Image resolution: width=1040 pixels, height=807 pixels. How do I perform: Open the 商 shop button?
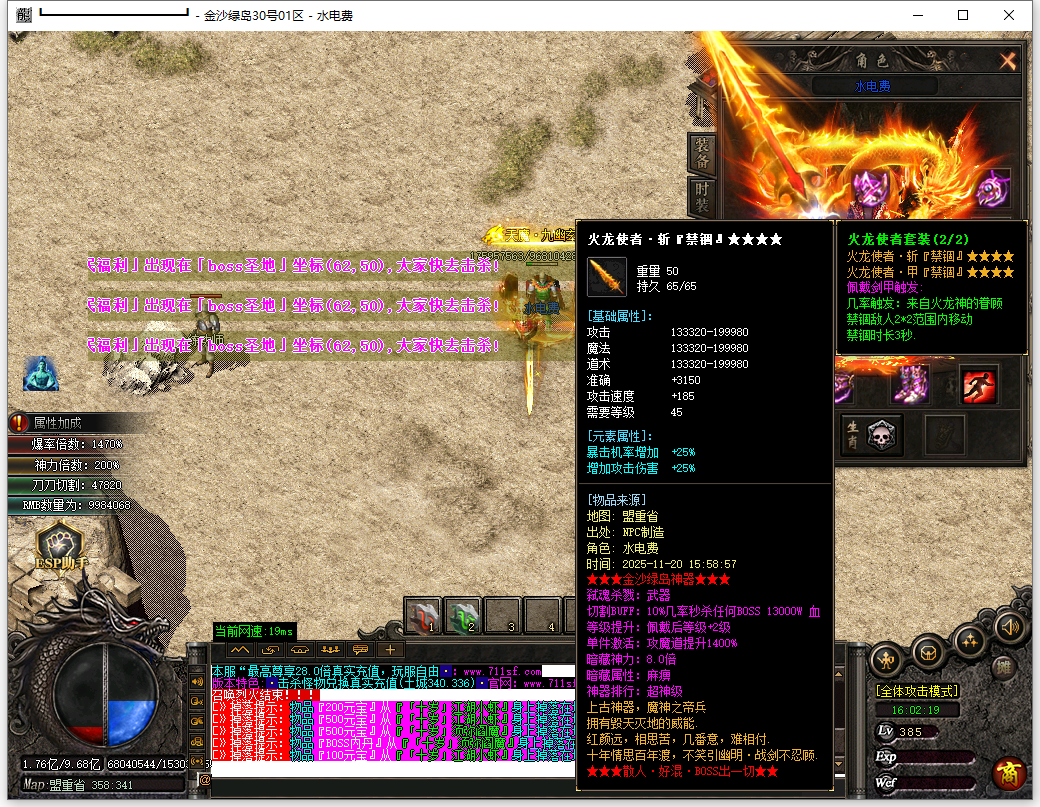pyautogui.click(x=1008, y=773)
